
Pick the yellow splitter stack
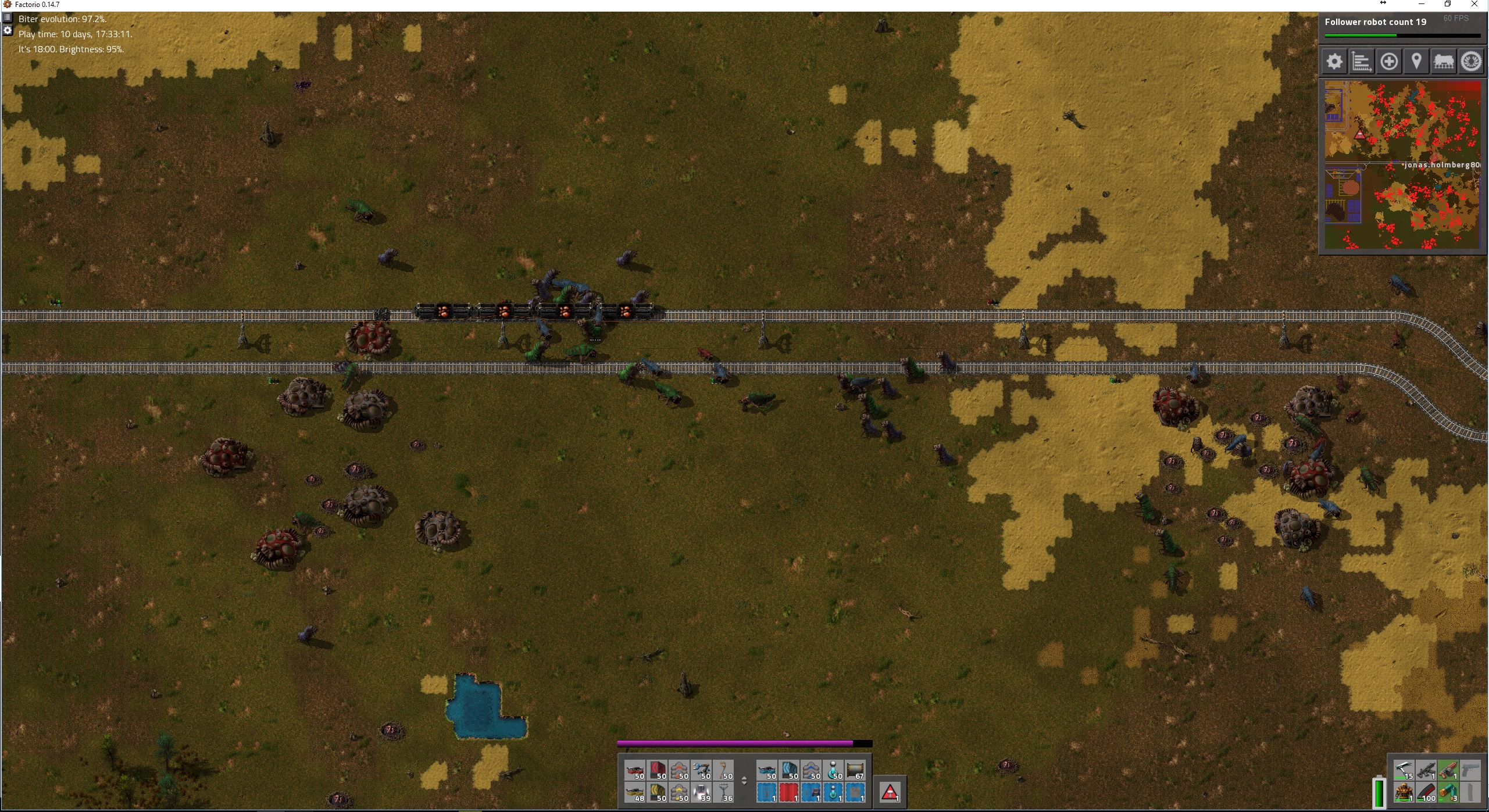pyautogui.click(x=679, y=793)
